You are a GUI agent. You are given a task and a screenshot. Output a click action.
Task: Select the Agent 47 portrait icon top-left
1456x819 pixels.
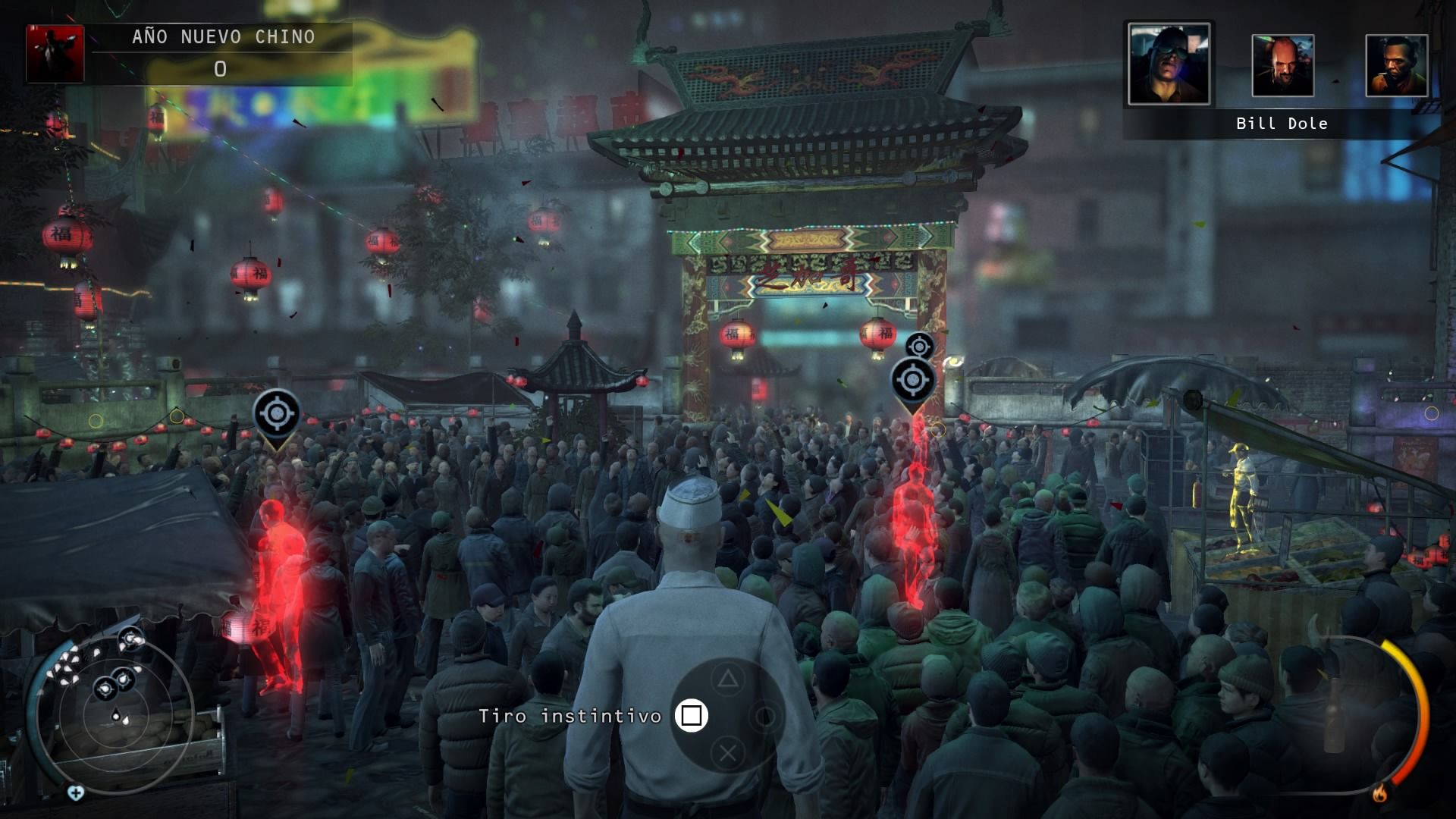(55, 55)
